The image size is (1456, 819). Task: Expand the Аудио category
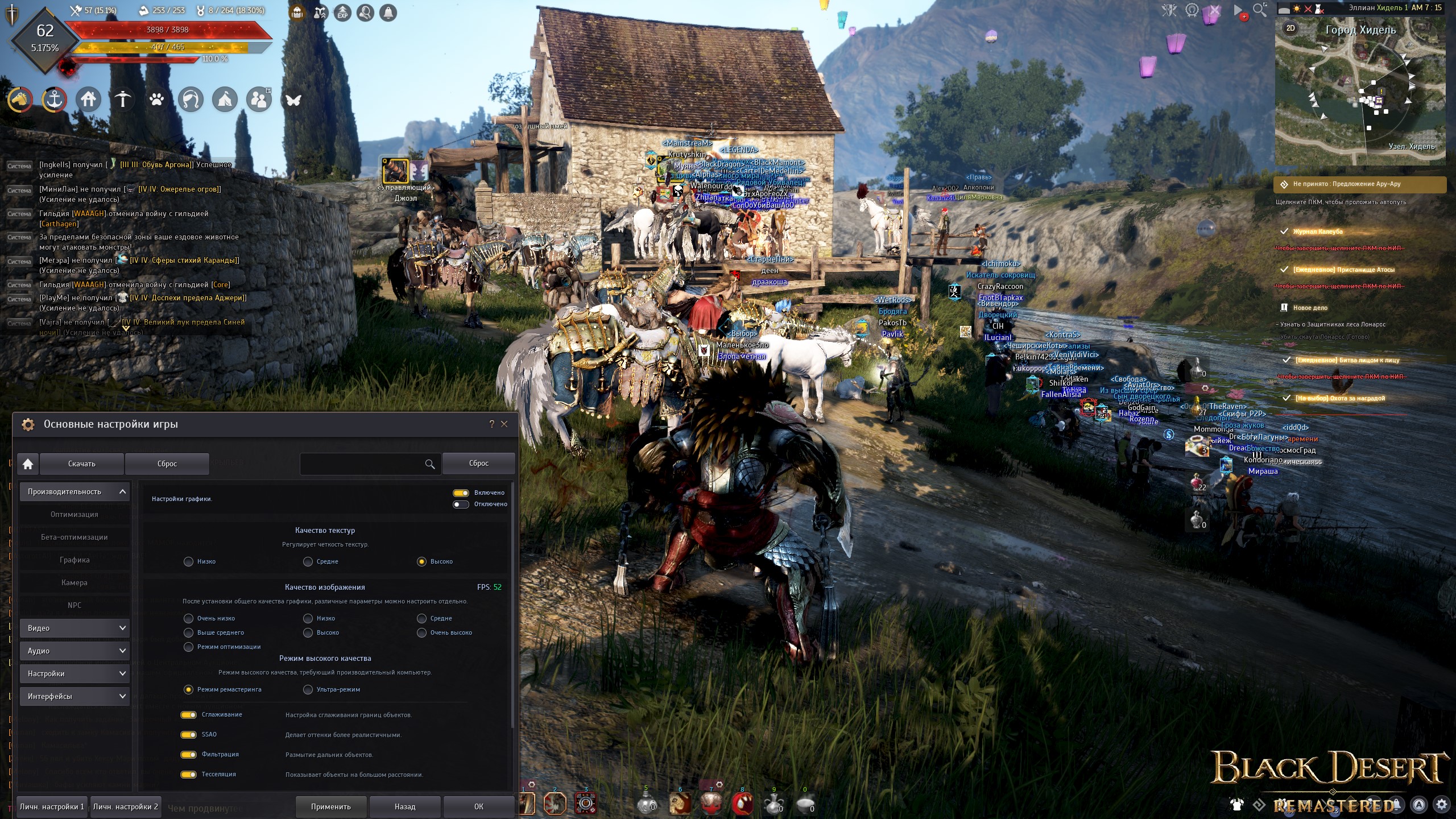(x=75, y=651)
